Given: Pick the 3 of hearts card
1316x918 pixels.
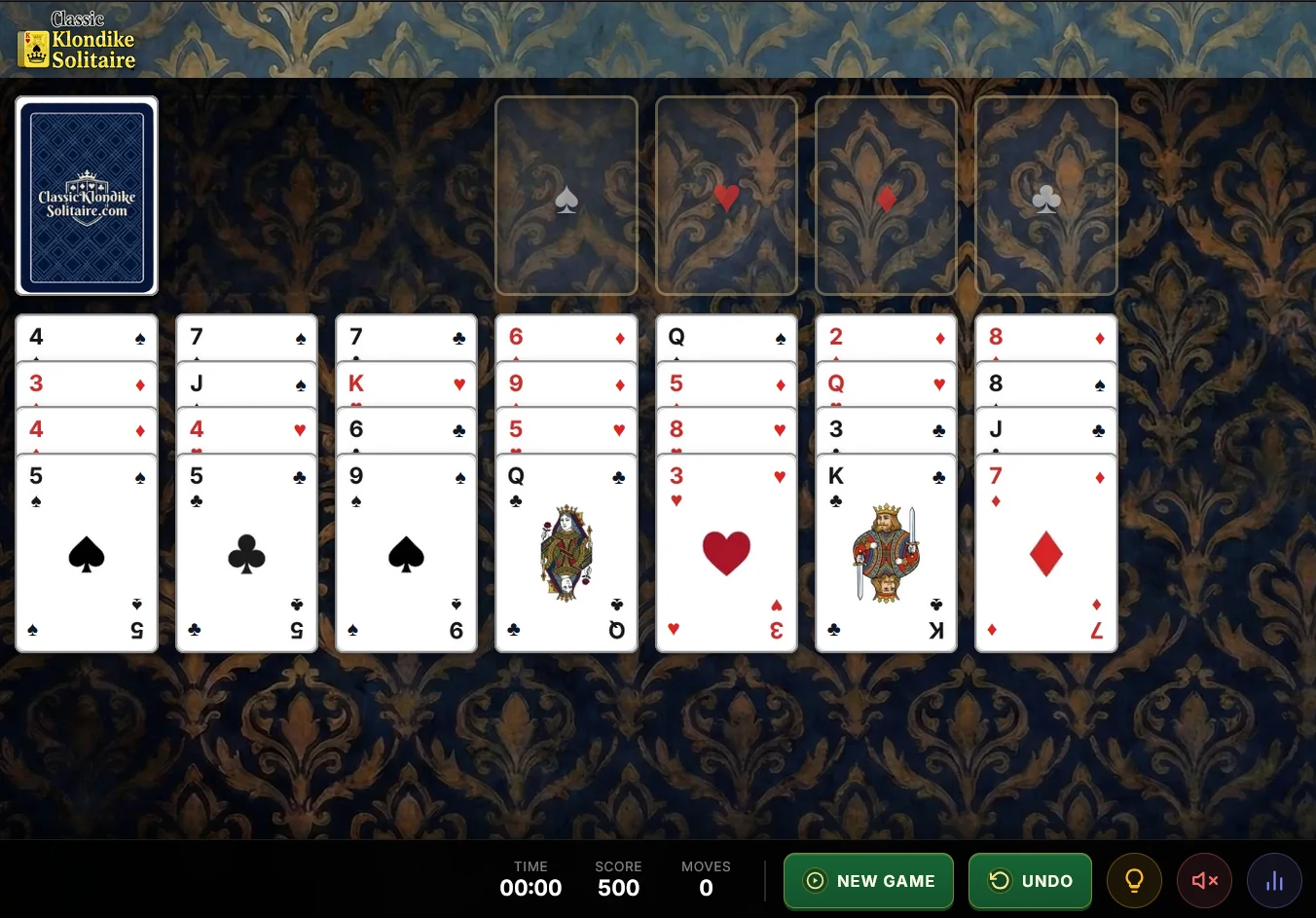Looking at the screenshot, I should tap(726, 553).
